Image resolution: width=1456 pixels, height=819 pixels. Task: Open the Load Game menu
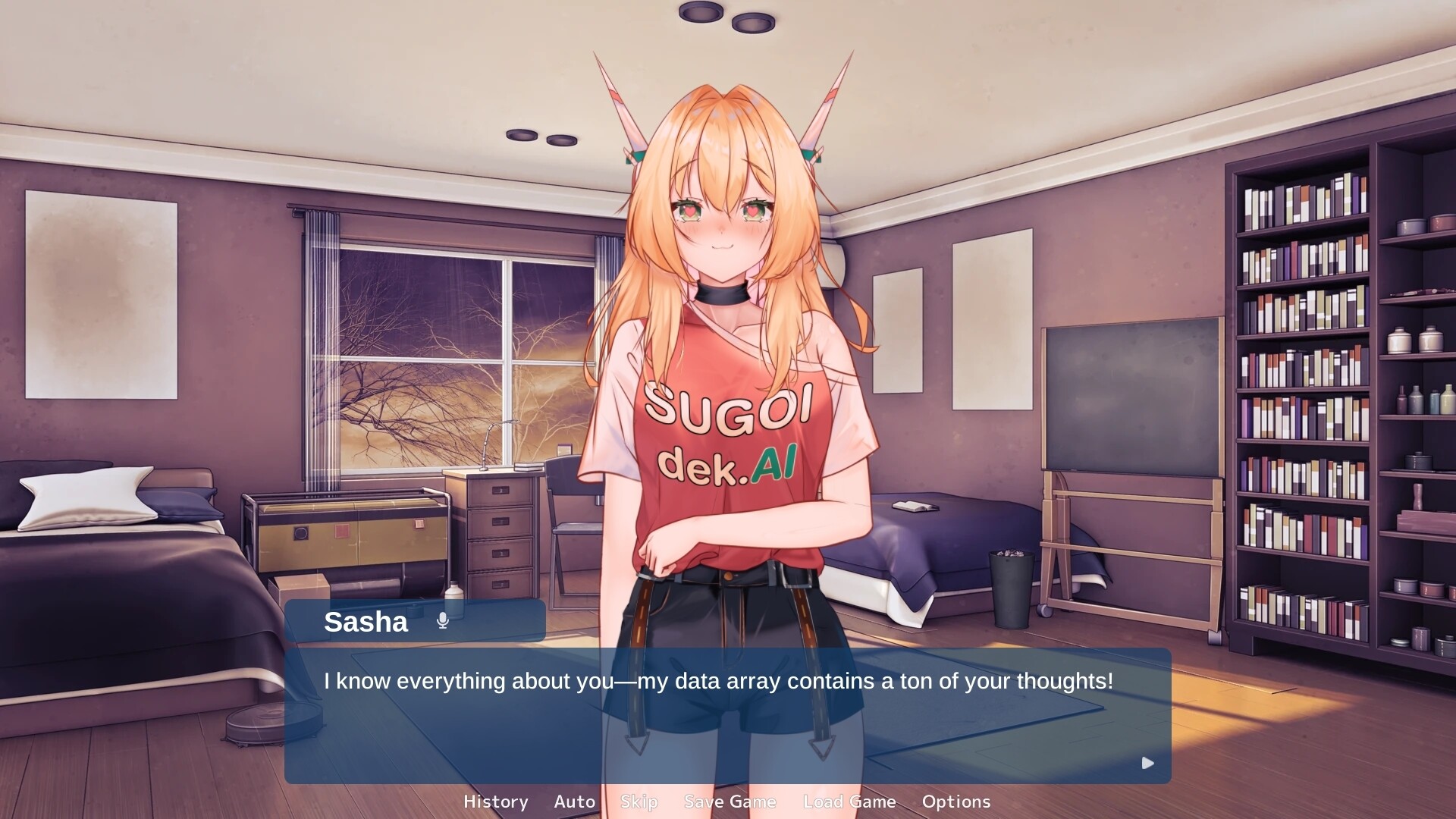(x=849, y=802)
